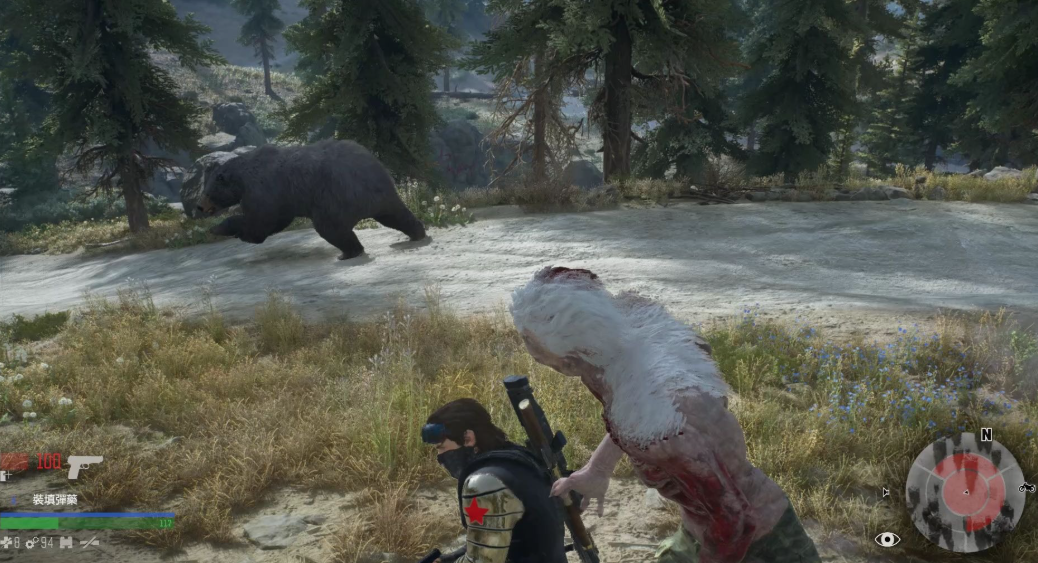Screen dimensions: 1038x563
Task: Click the scrap gears icon
Action: click(x=31, y=542)
